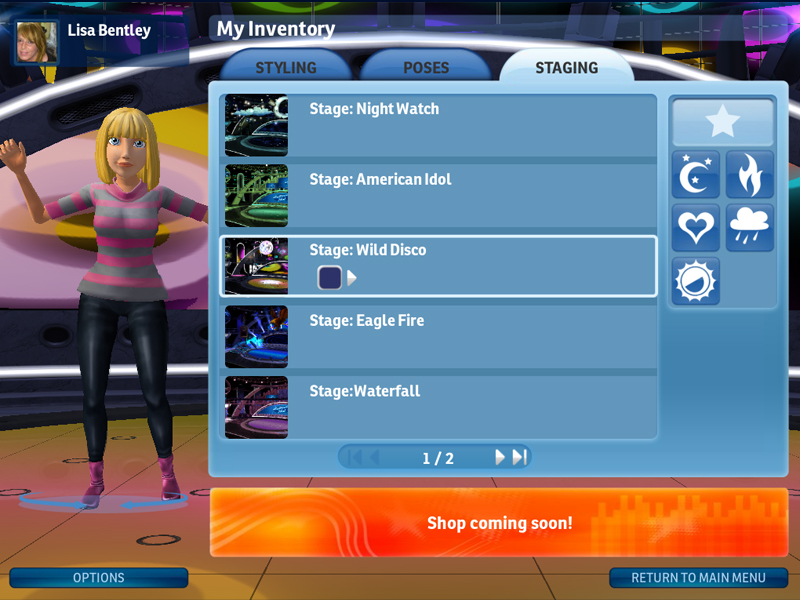Select the Staging tab
800x600 pixels.
point(566,68)
